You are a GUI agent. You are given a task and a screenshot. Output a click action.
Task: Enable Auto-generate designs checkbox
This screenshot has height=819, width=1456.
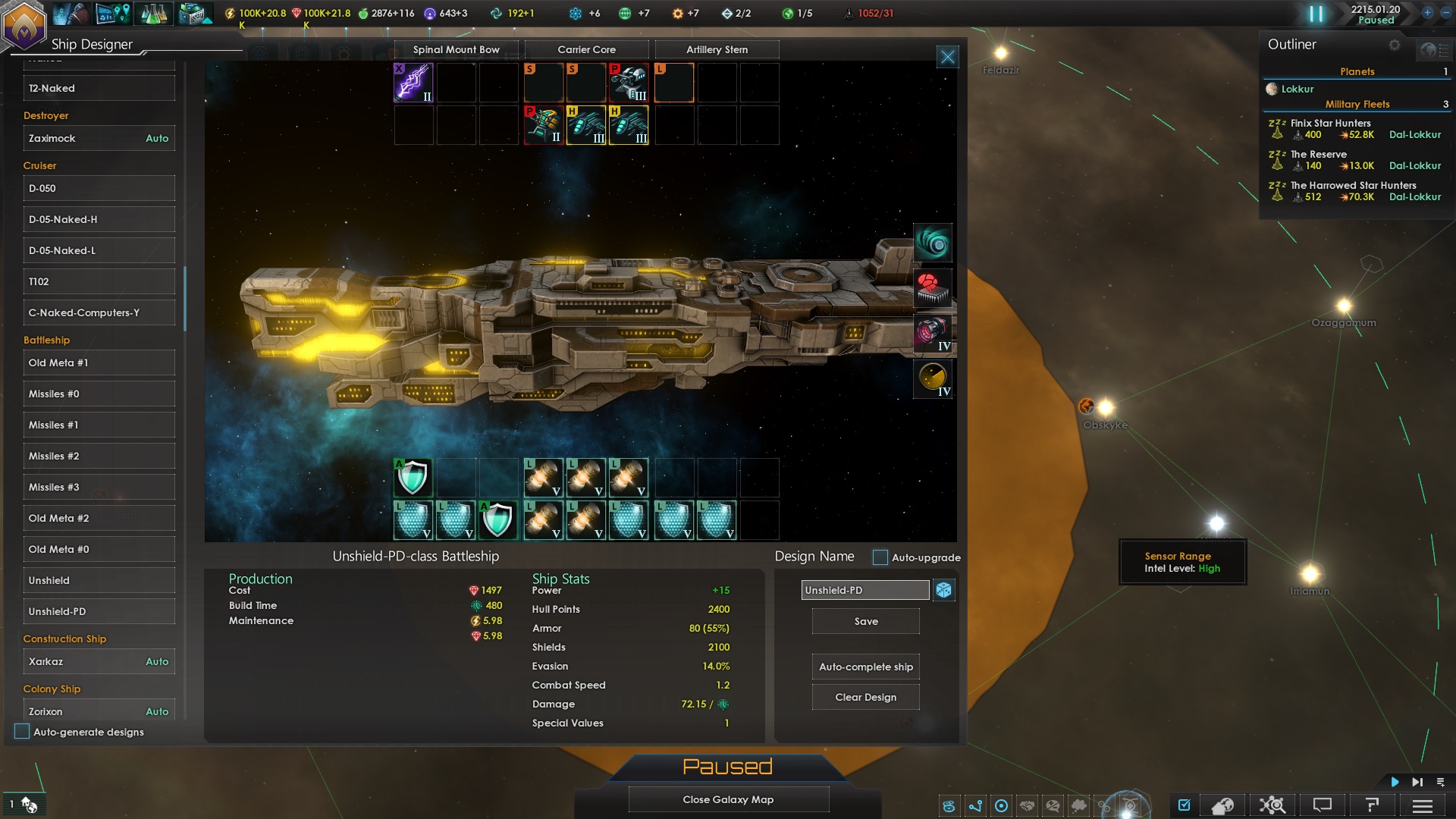pyautogui.click(x=22, y=732)
